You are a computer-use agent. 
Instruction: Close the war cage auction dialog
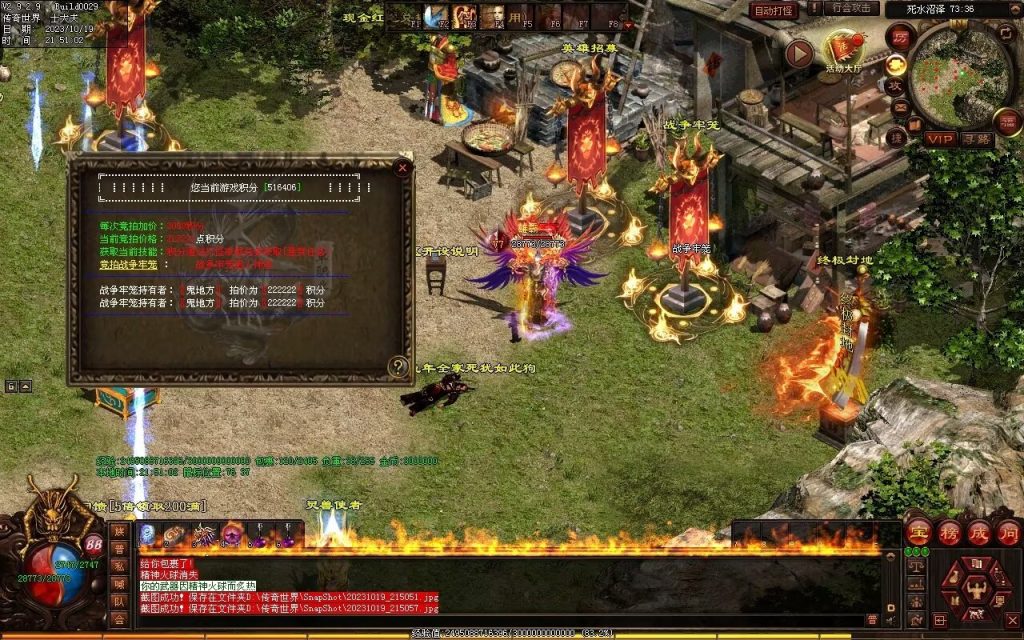402,168
